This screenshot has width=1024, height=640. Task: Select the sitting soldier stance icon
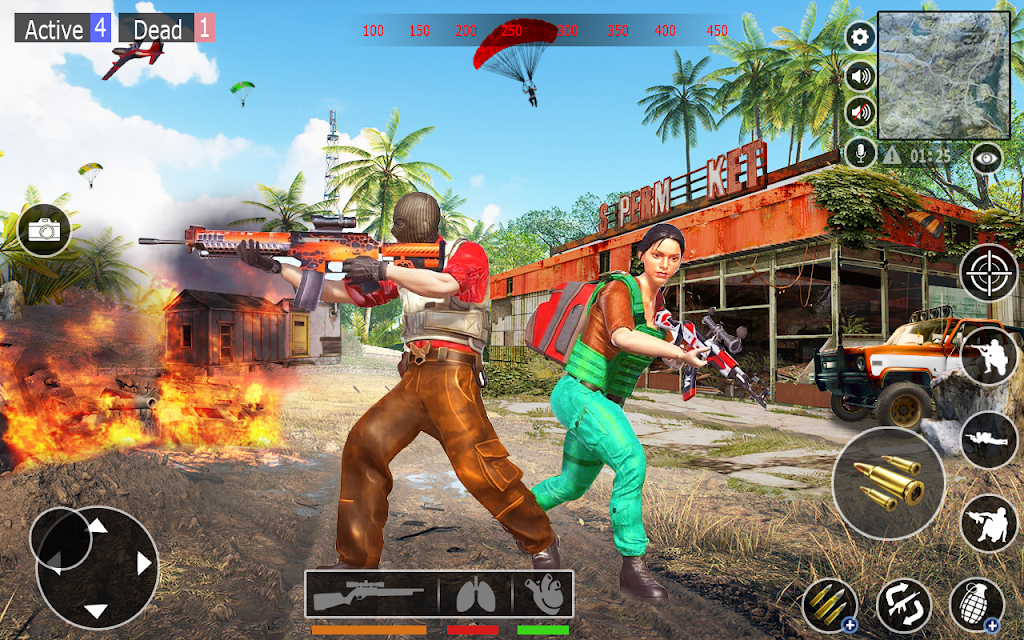[x=988, y=523]
